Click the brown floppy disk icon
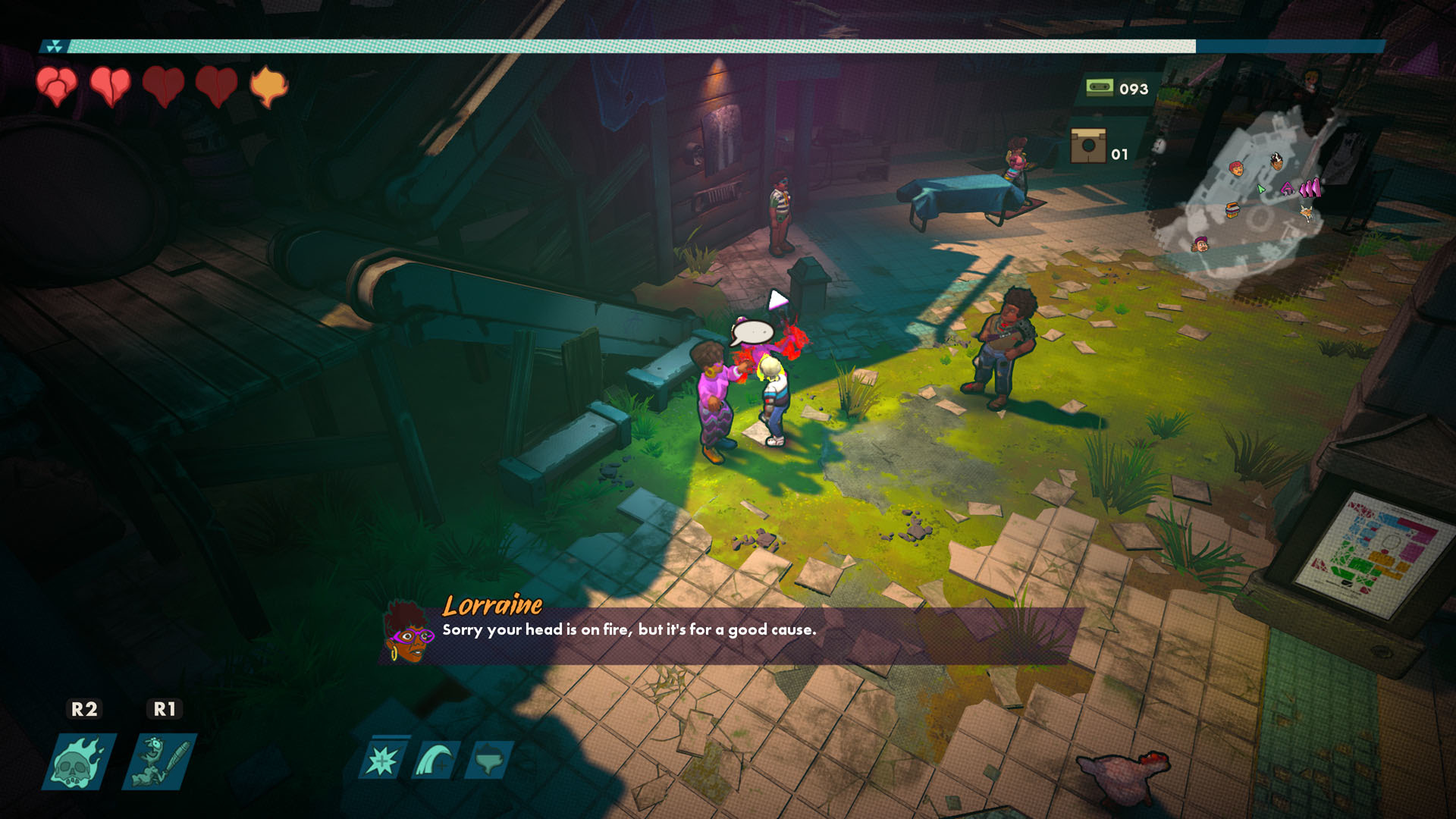Screen dimensions: 1456x819 1088,146
